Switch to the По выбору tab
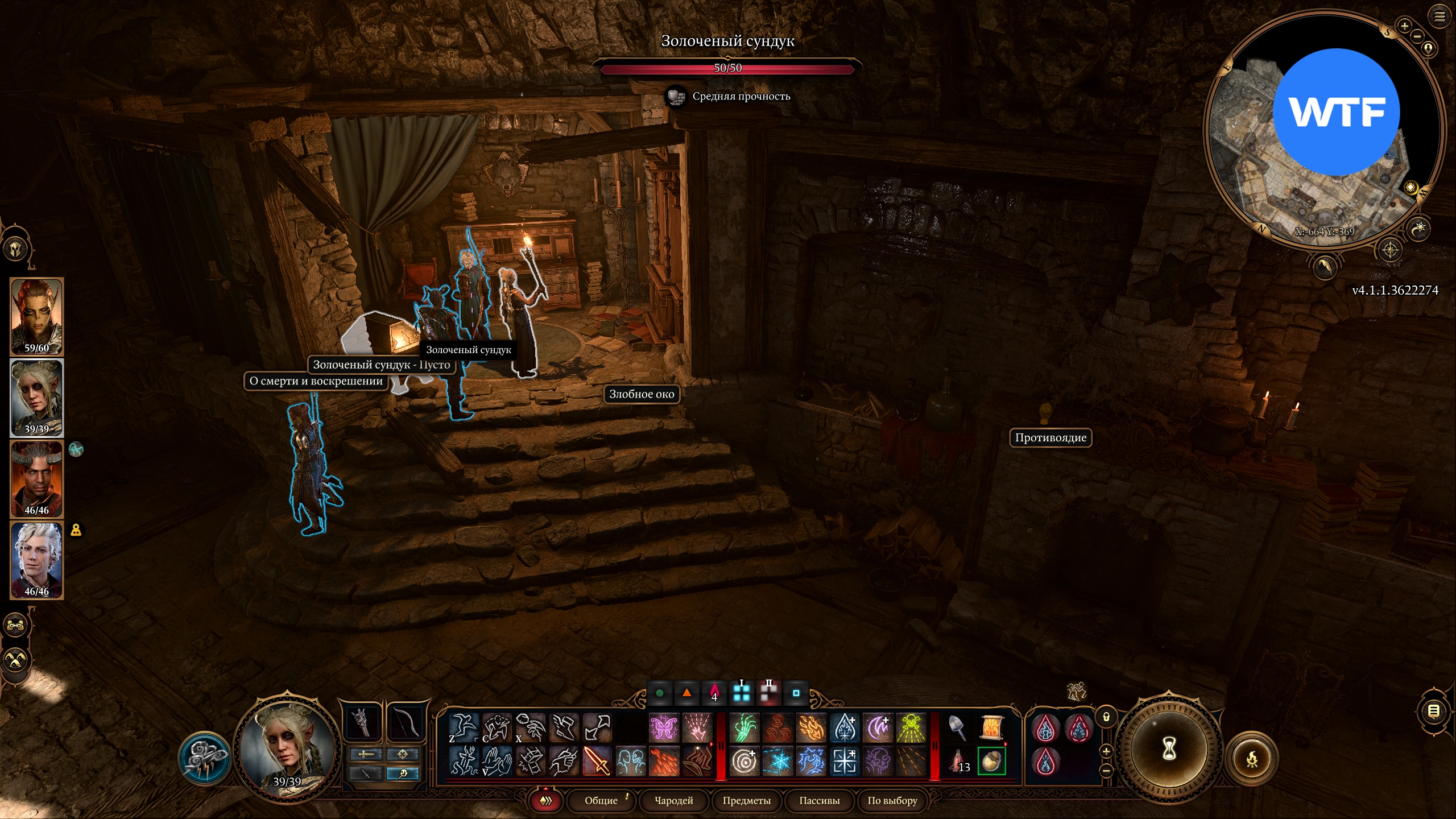The height and width of the screenshot is (819, 1456). (x=892, y=801)
